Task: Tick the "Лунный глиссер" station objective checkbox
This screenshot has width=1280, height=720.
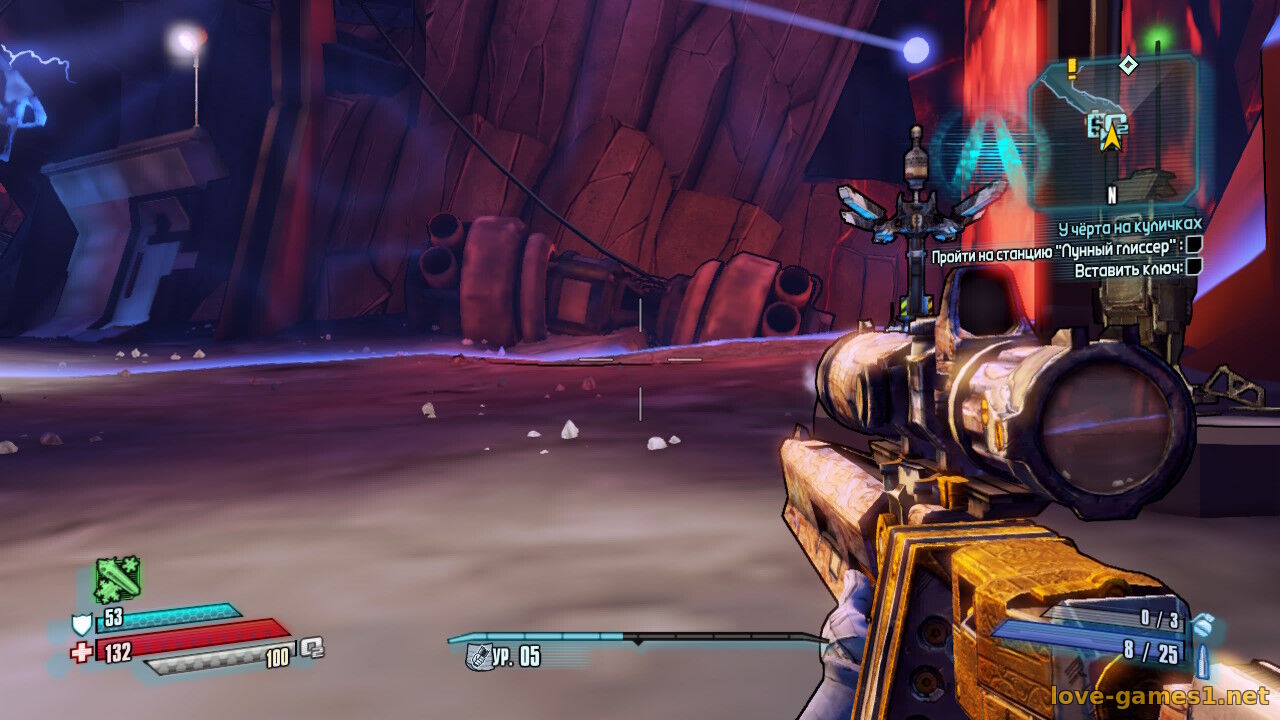Action: tap(1193, 245)
